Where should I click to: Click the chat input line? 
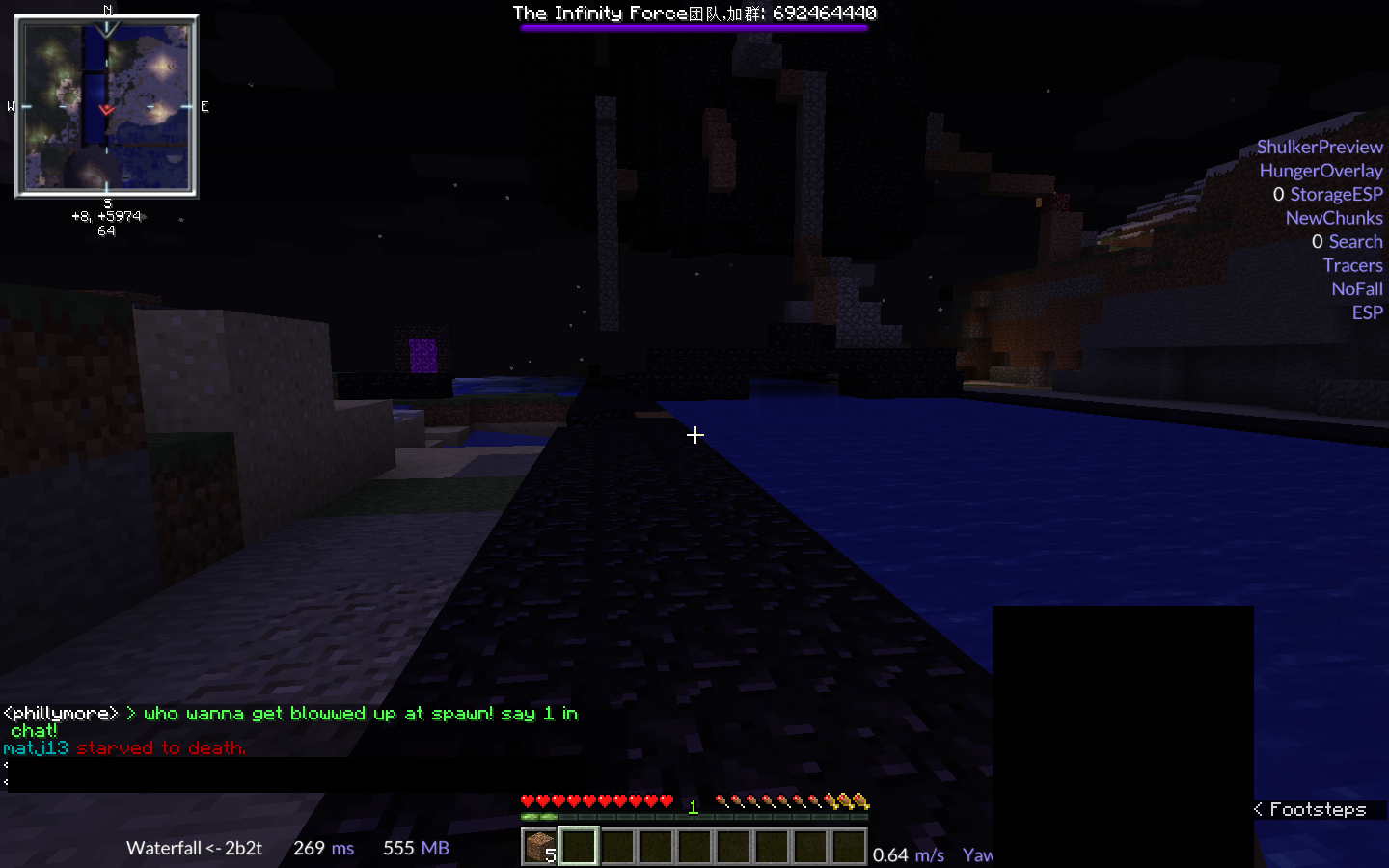[x=289, y=774]
